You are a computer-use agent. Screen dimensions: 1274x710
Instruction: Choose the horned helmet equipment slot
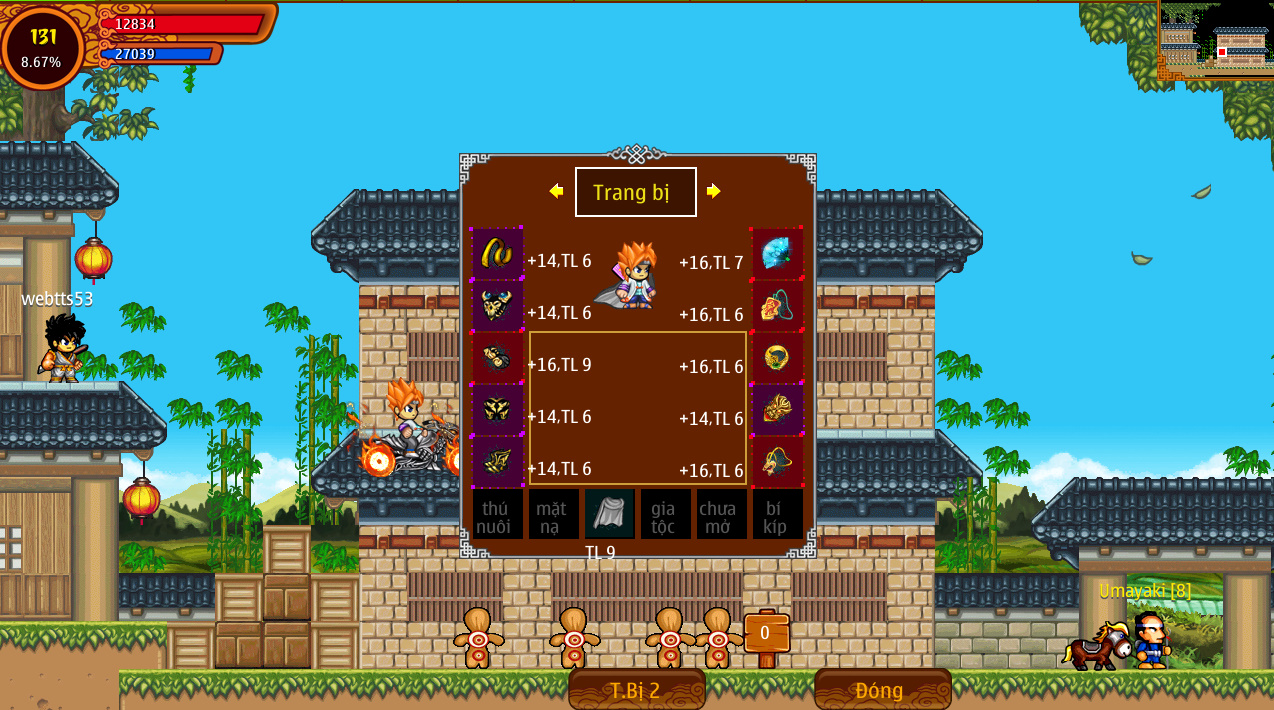coord(498,305)
